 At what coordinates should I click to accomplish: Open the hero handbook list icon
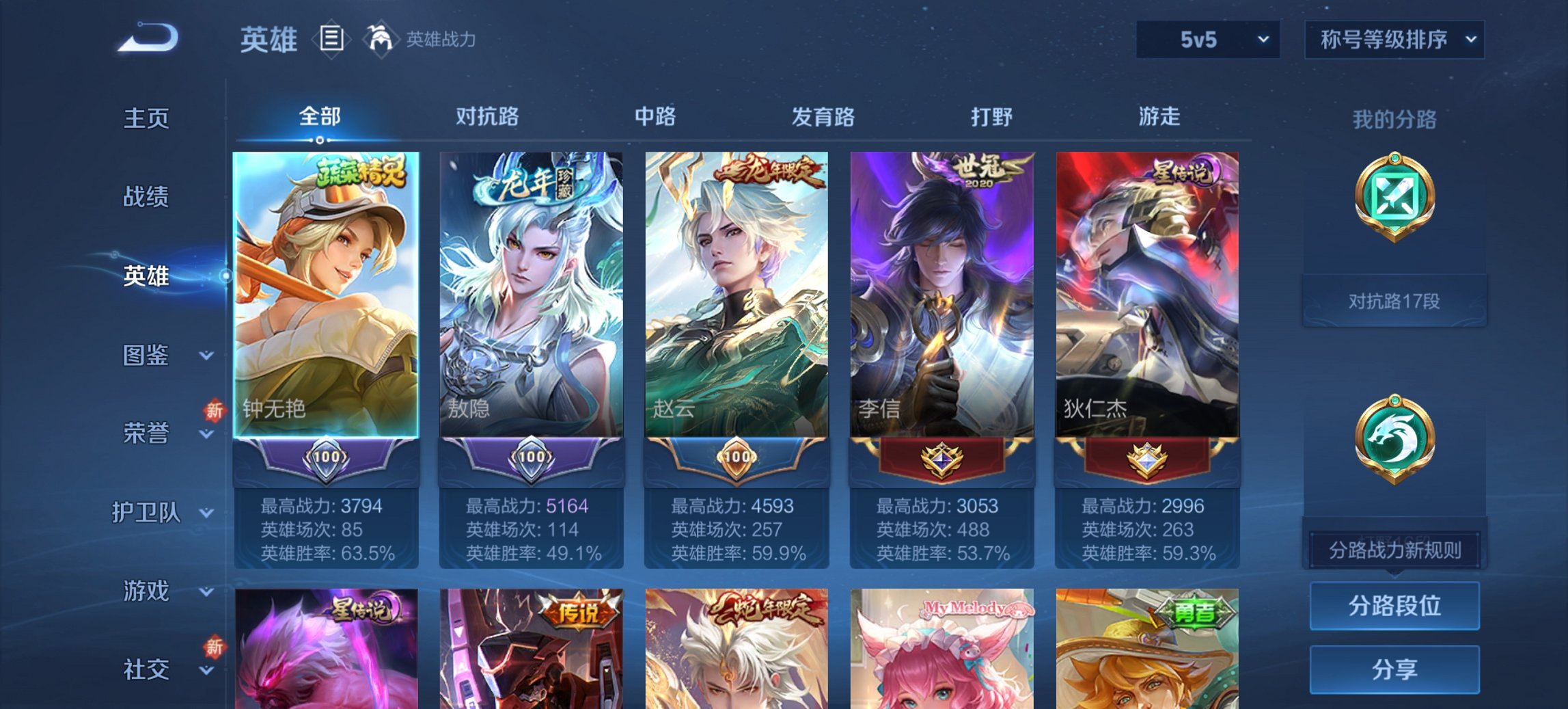(331, 40)
